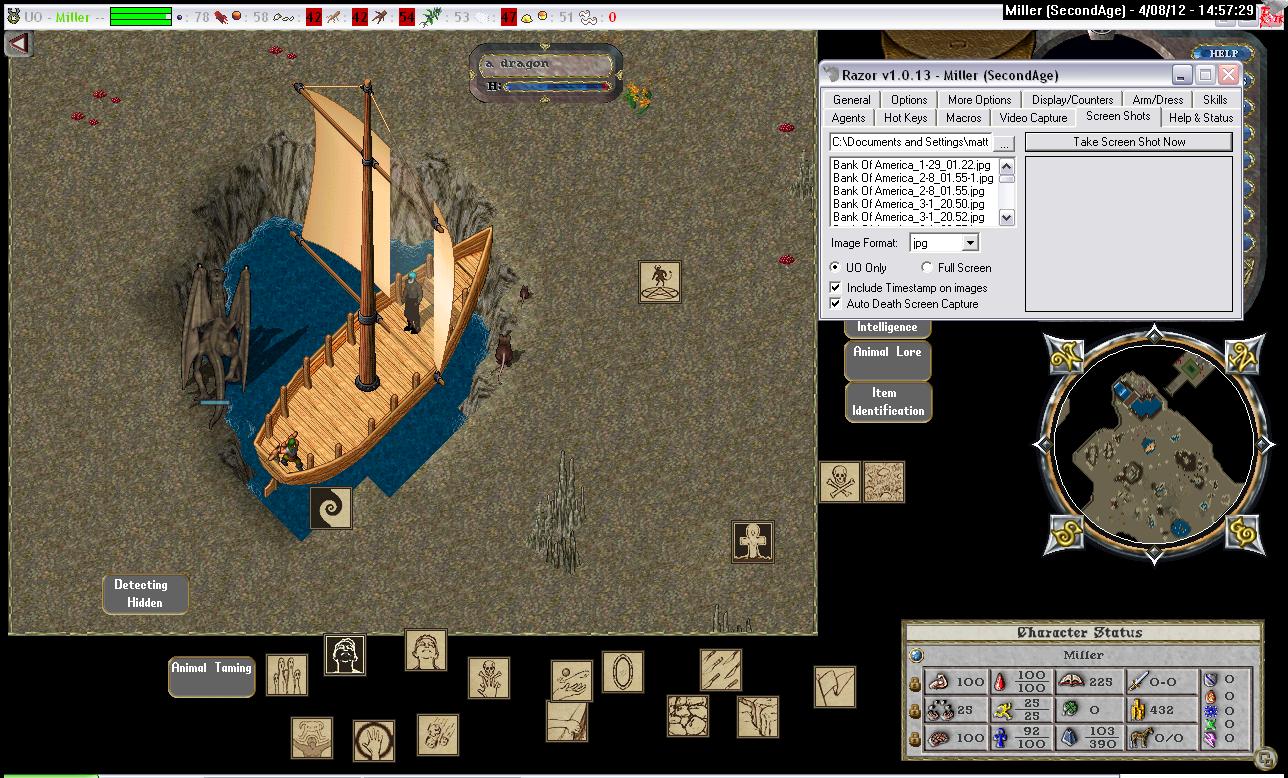Image resolution: width=1288 pixels, height=778 pixels.
Task: Show the Video Capture tab
Action: pyautogui.click(x=1033, y=118)
